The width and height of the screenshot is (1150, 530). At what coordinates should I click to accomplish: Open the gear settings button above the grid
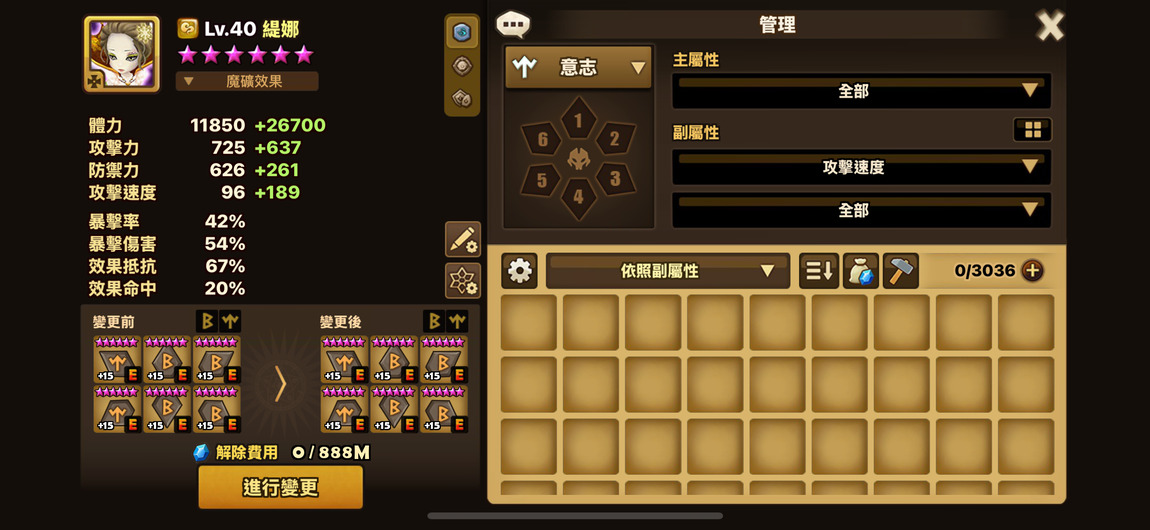(520, 270)
